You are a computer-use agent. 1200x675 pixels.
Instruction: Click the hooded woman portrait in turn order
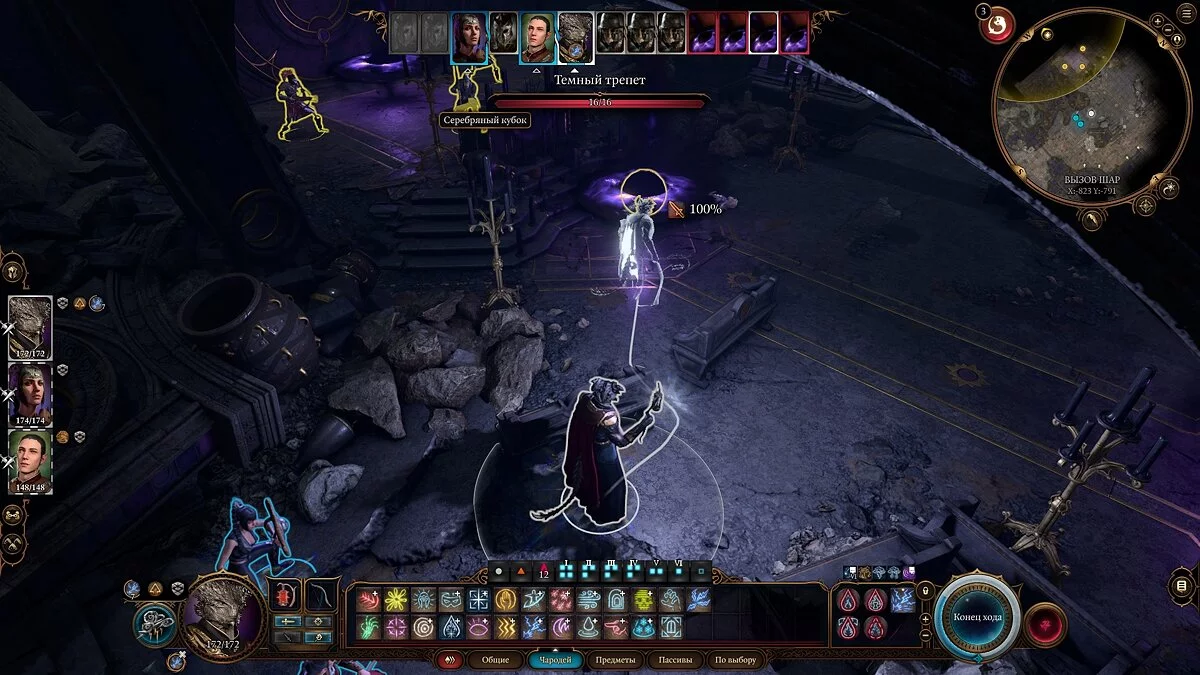(x=468, y=37)
